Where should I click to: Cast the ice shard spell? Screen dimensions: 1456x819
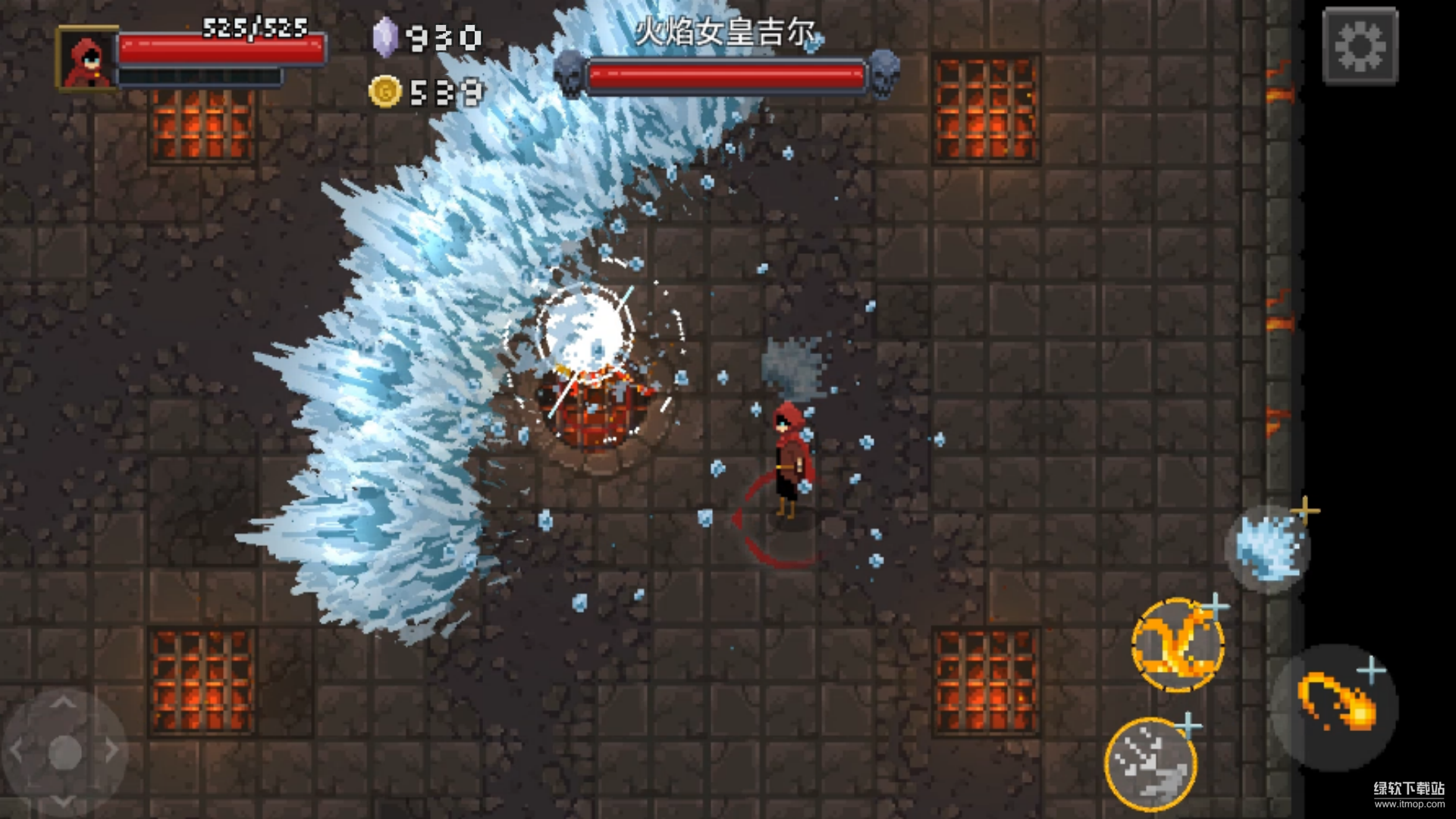1267,548
